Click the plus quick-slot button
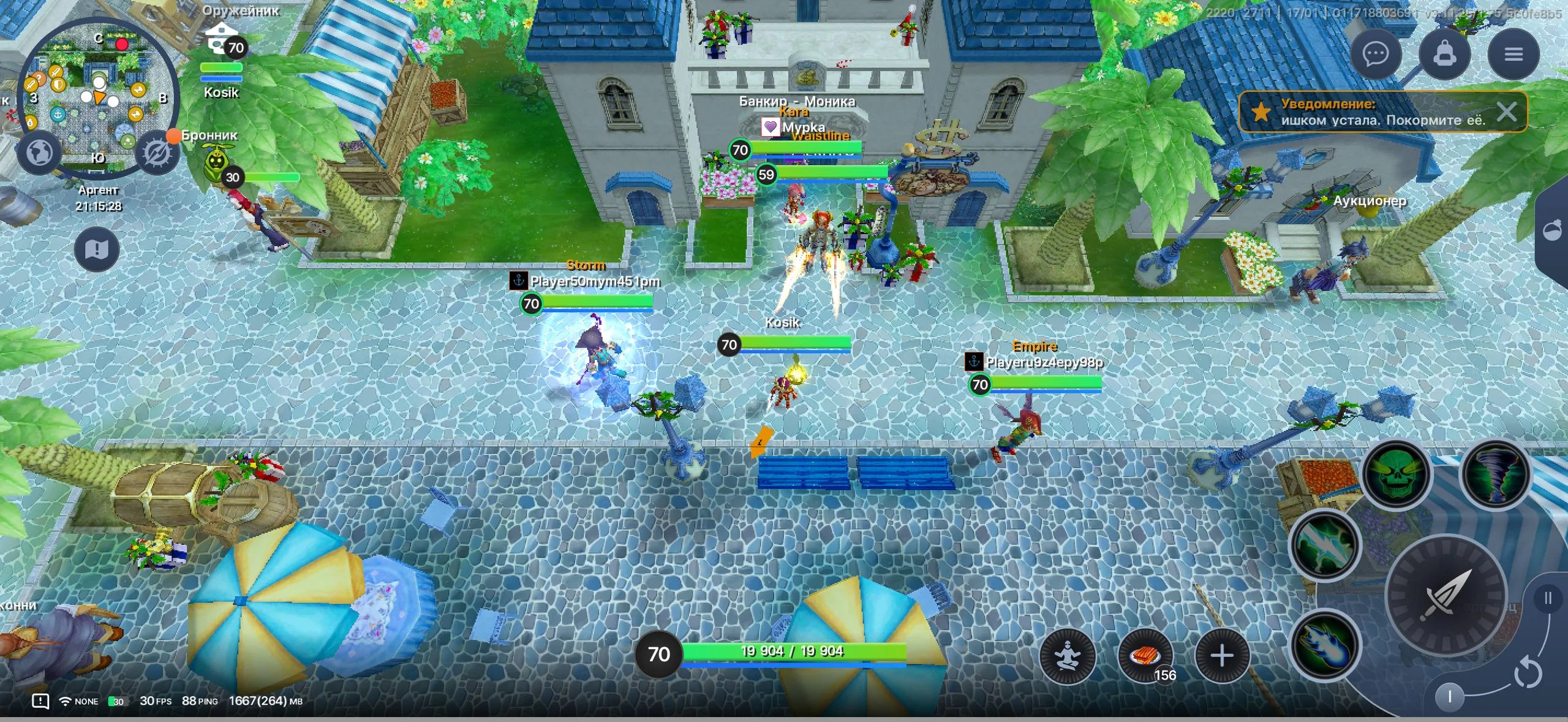Viewport: 1568px width, 722px height. click(1222, 656)
